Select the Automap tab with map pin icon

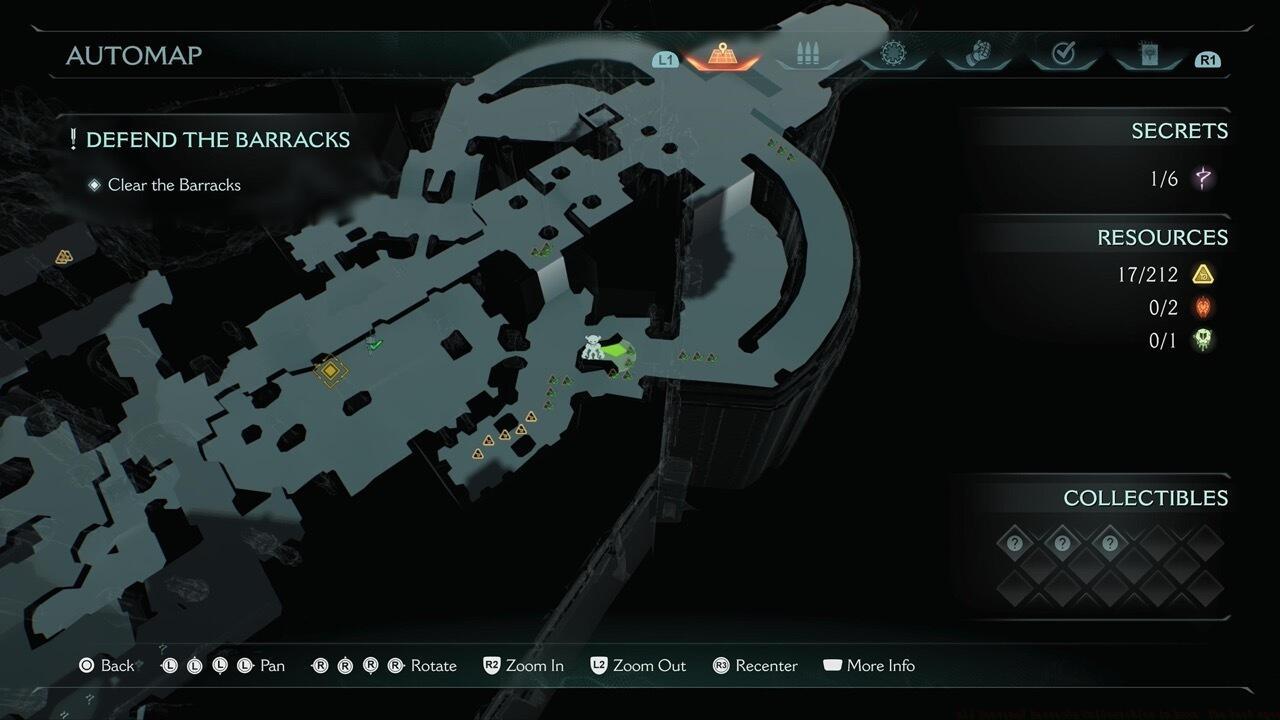[x=720, y=56]
